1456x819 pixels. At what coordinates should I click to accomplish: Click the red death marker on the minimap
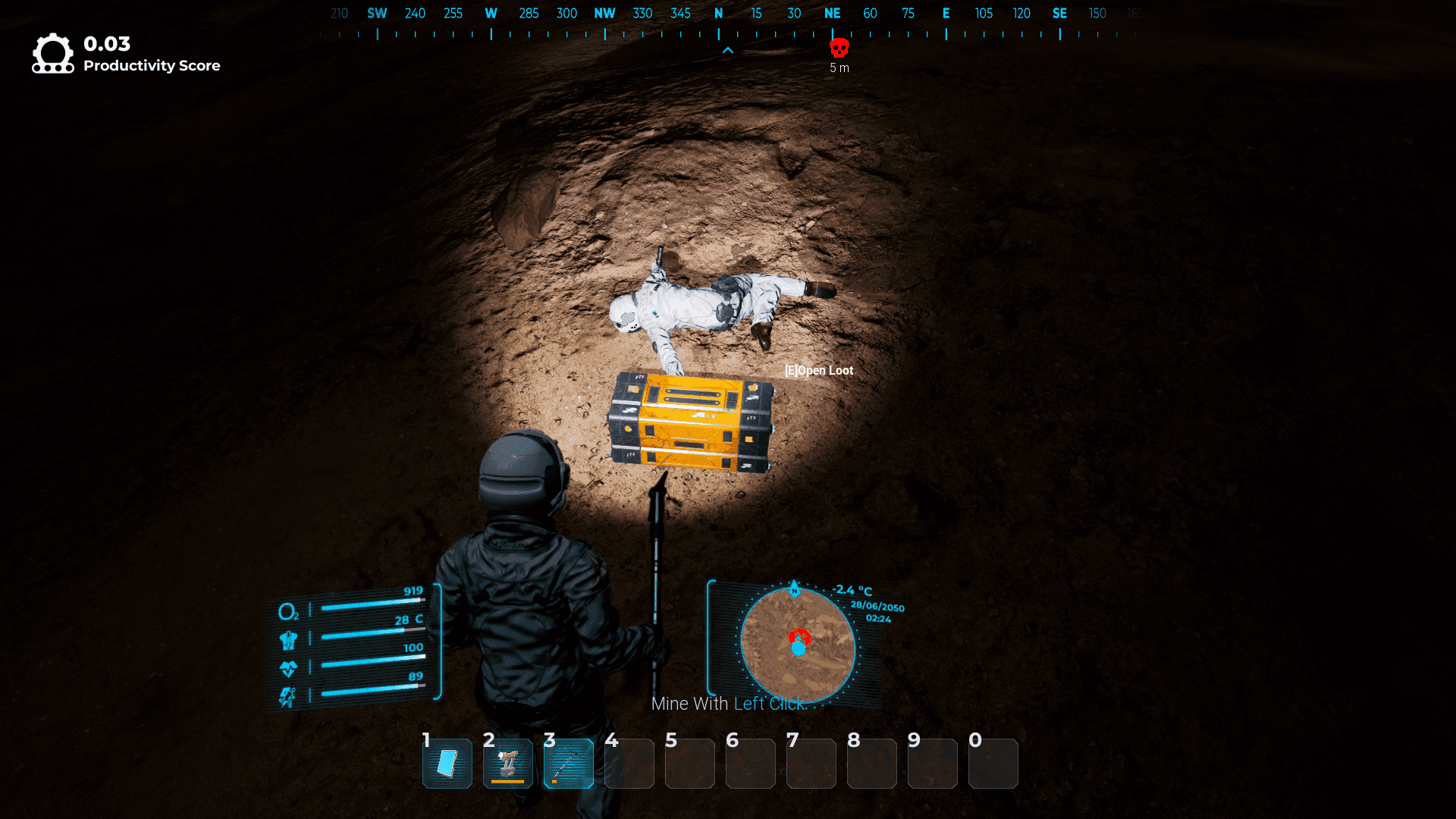(x=799, y=636)
